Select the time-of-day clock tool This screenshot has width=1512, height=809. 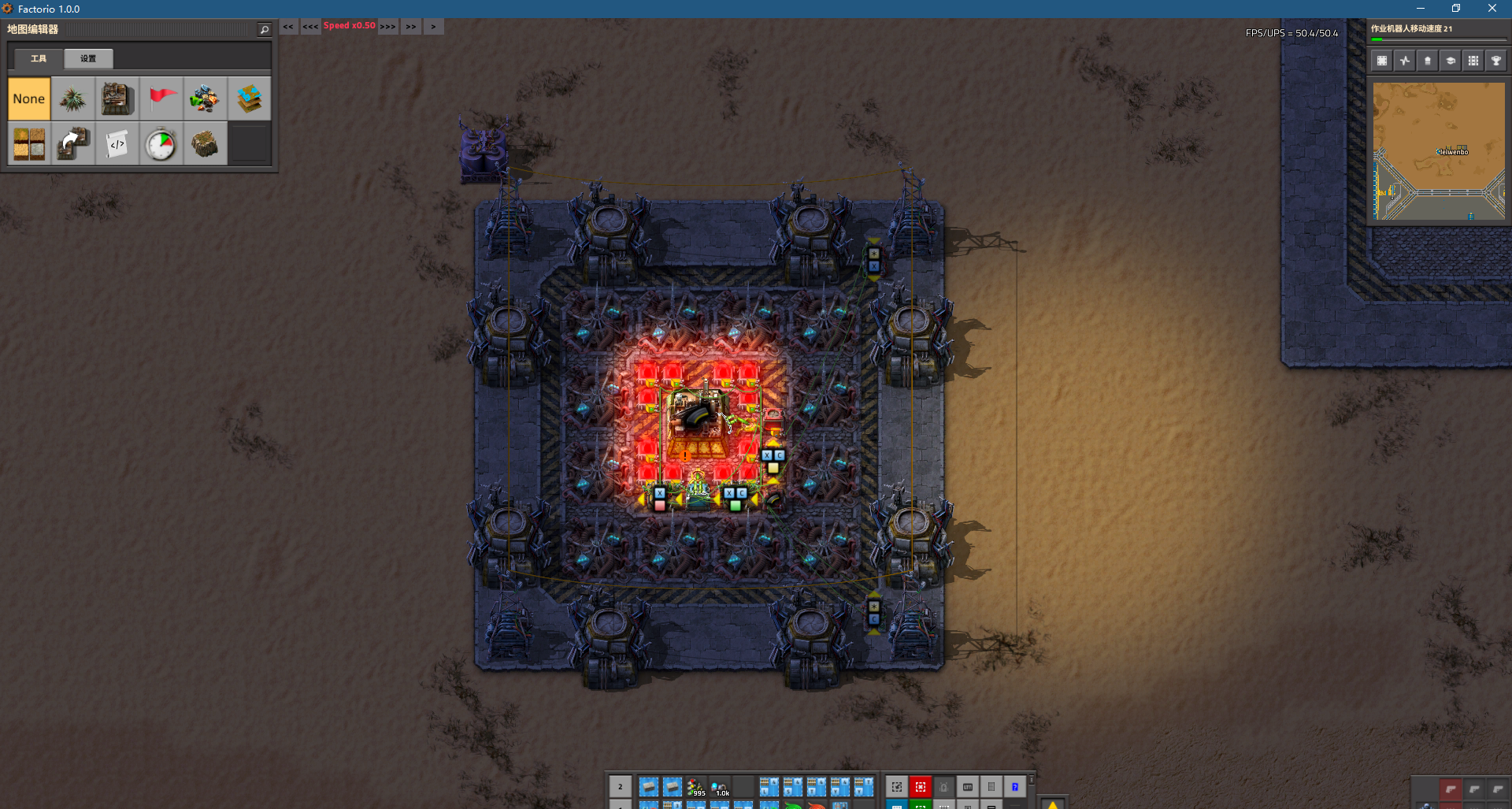point(161,143)
